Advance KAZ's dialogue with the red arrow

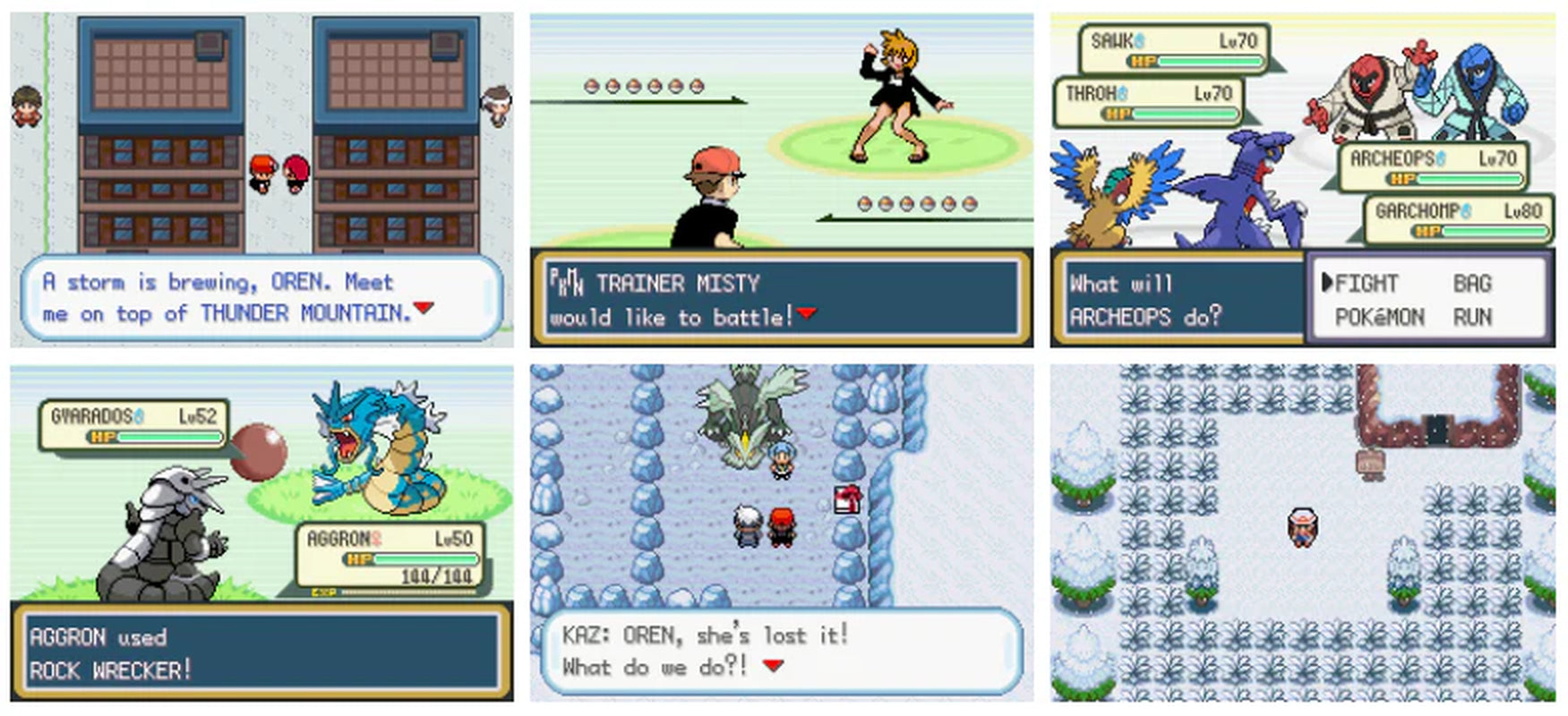click(x=773, y=665)
